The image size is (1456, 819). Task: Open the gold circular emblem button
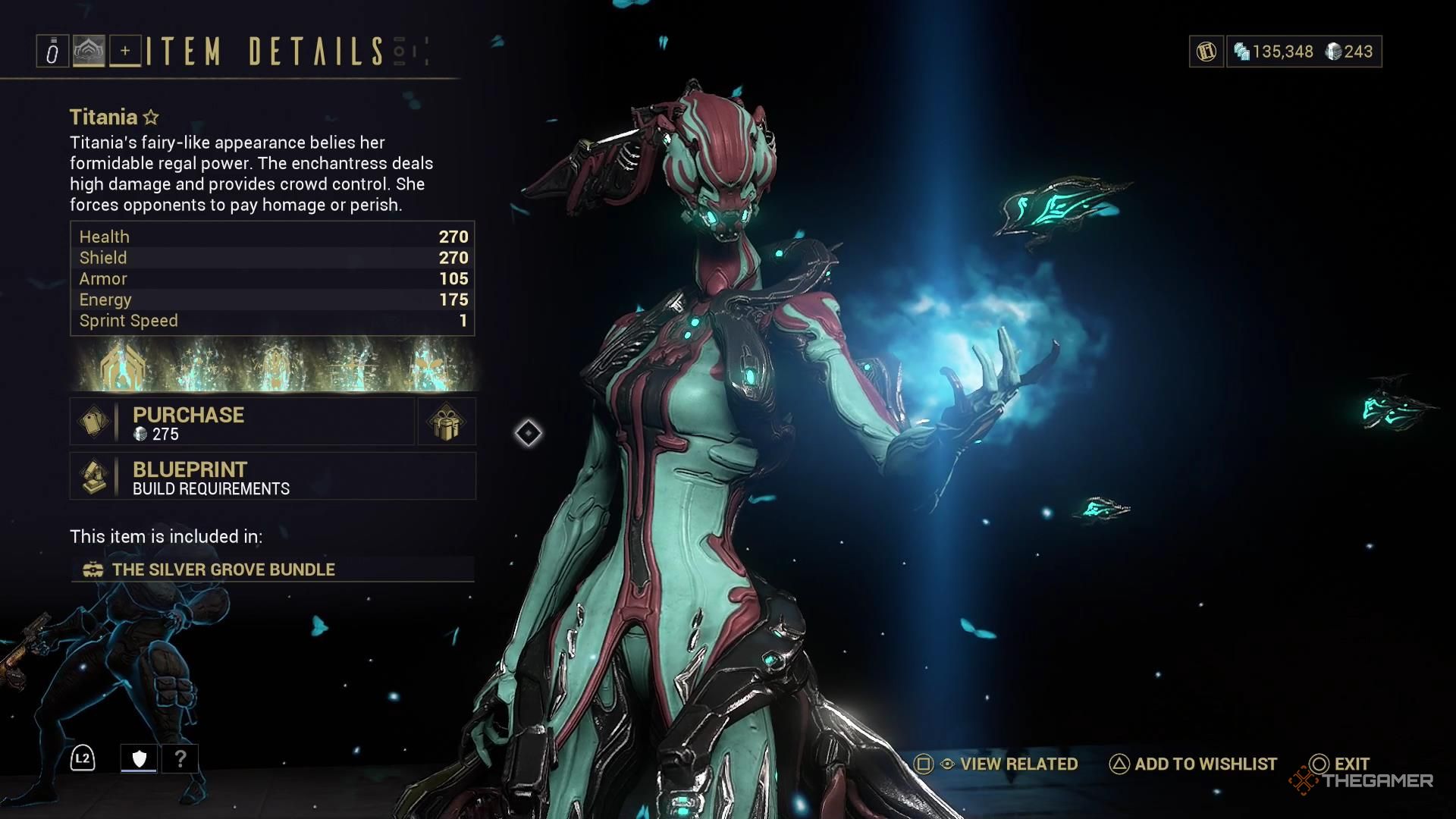coord(1206,52)
